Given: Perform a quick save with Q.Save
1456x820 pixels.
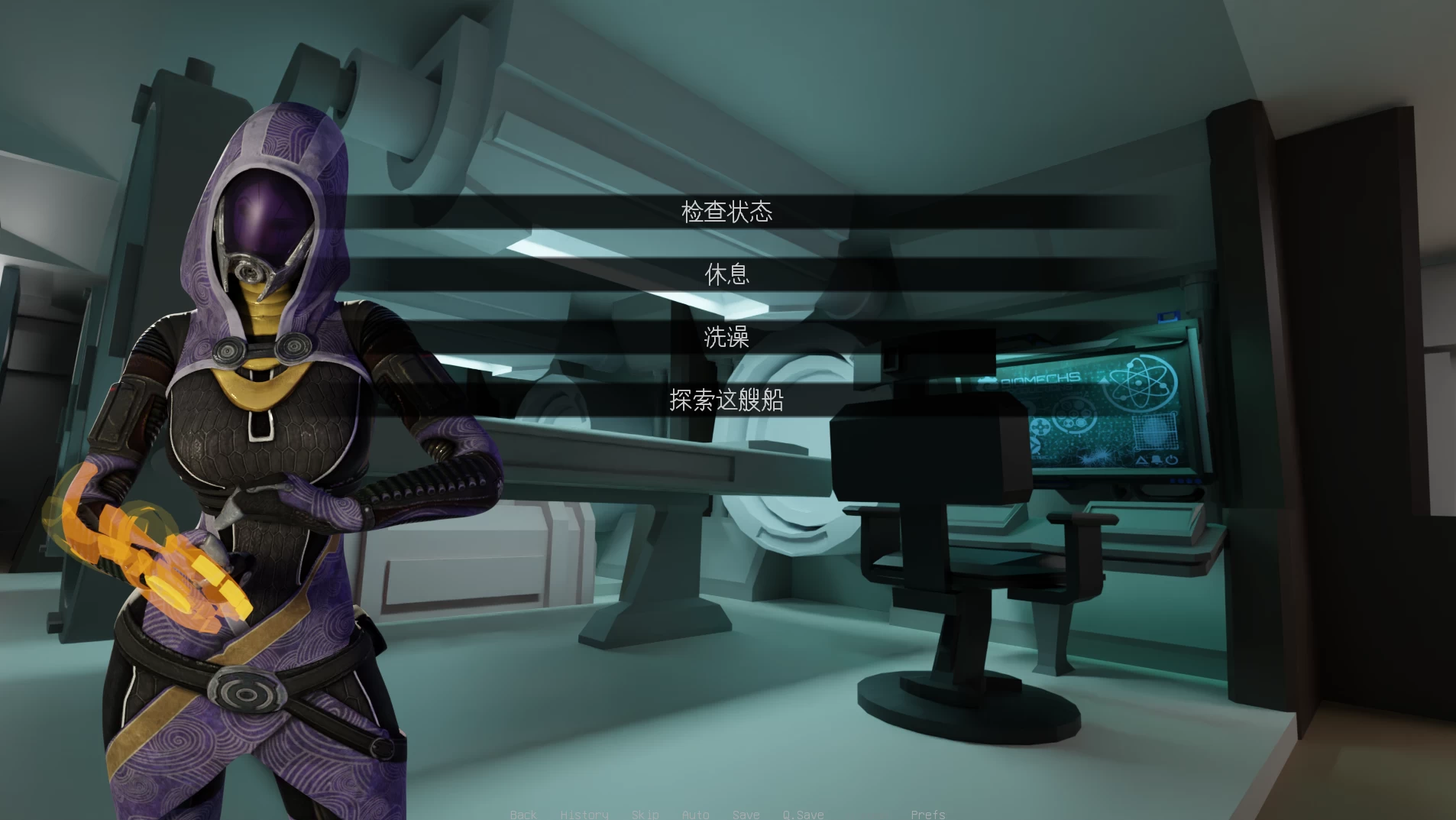Looking at the screenshot, I should [x=803, y=814].
